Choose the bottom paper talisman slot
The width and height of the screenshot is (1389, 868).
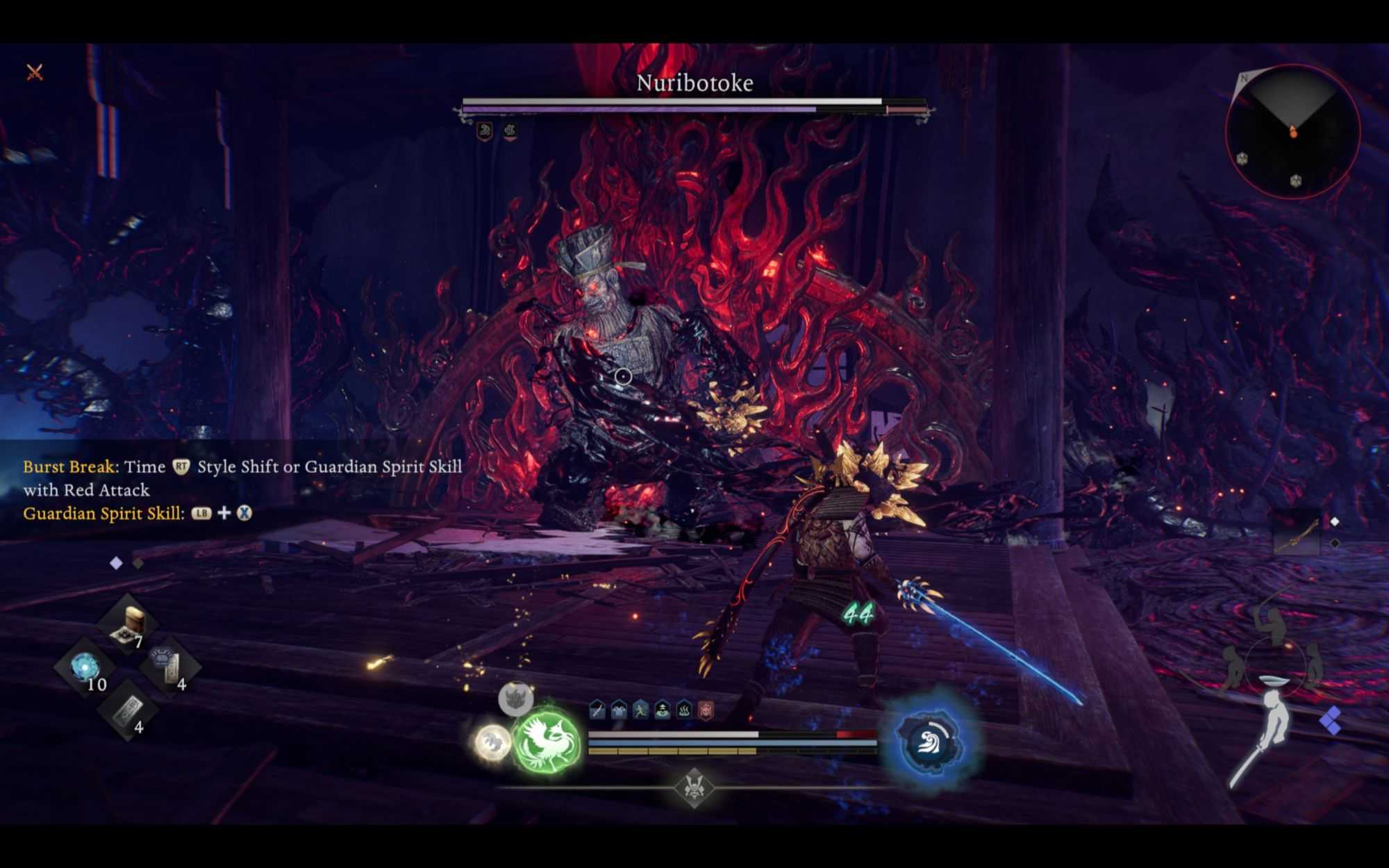point(127,710)
